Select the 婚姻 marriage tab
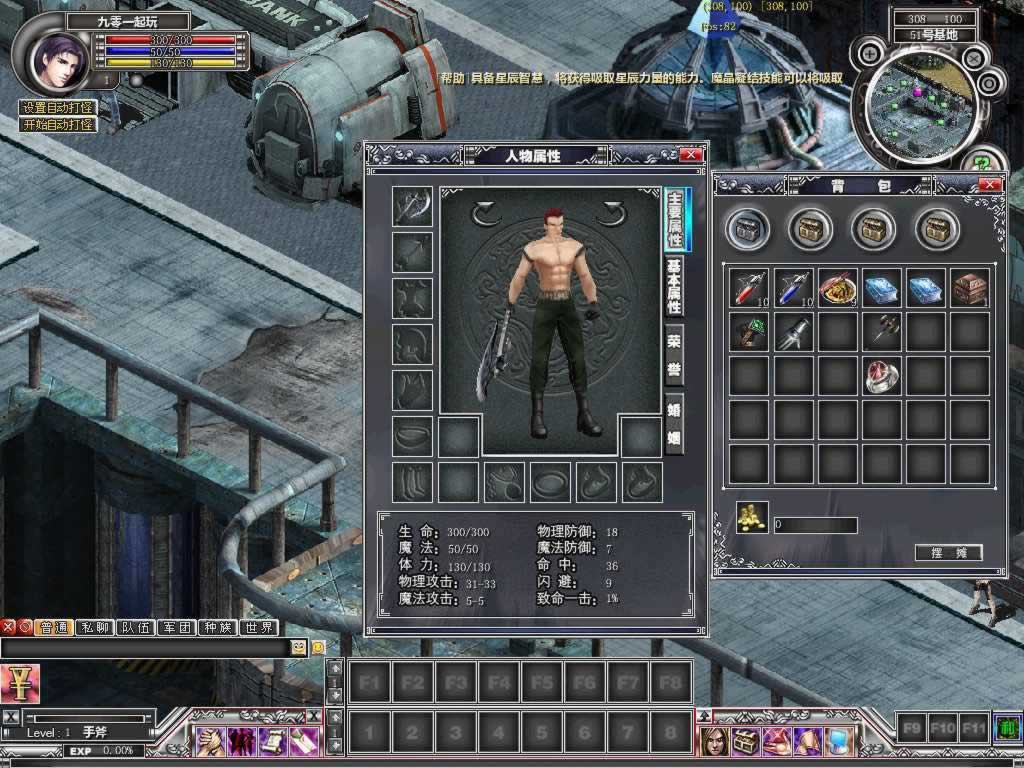Image resolution: width=1024 pixels, height=768 pixels. [x=675, y=424]
